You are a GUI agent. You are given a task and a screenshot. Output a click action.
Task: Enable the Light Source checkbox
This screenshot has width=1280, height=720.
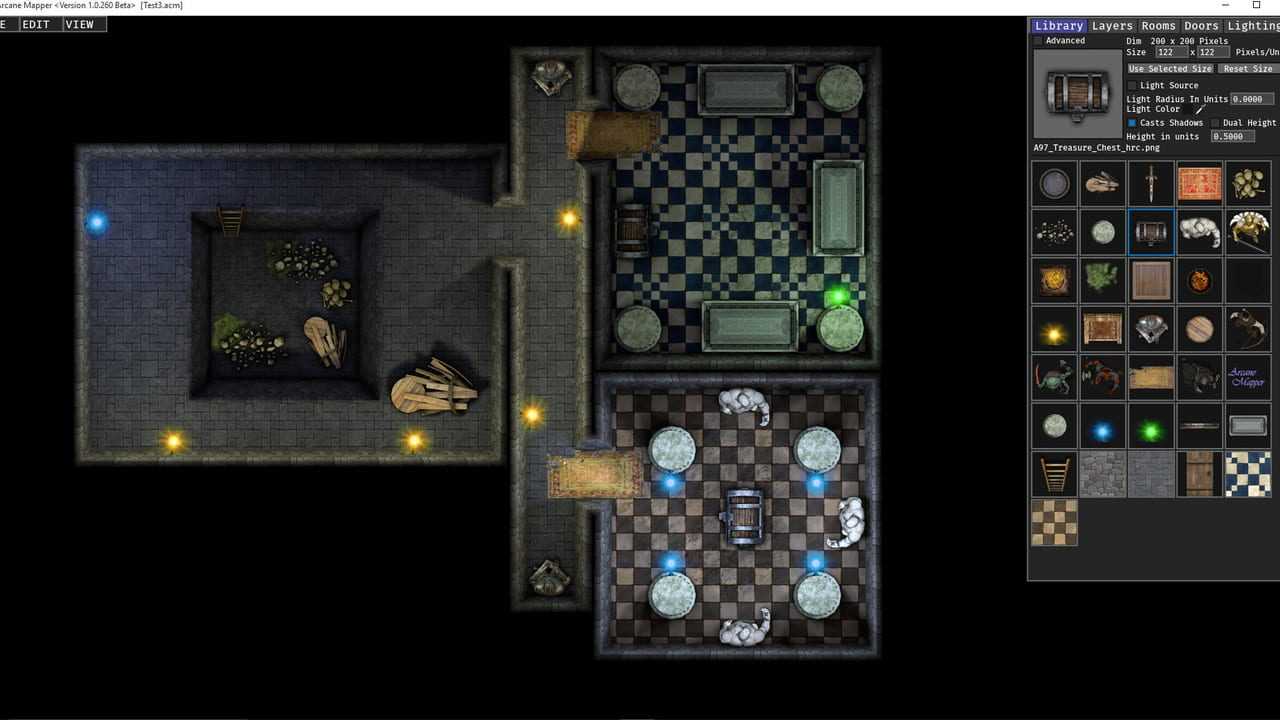tap(1132, 86)
